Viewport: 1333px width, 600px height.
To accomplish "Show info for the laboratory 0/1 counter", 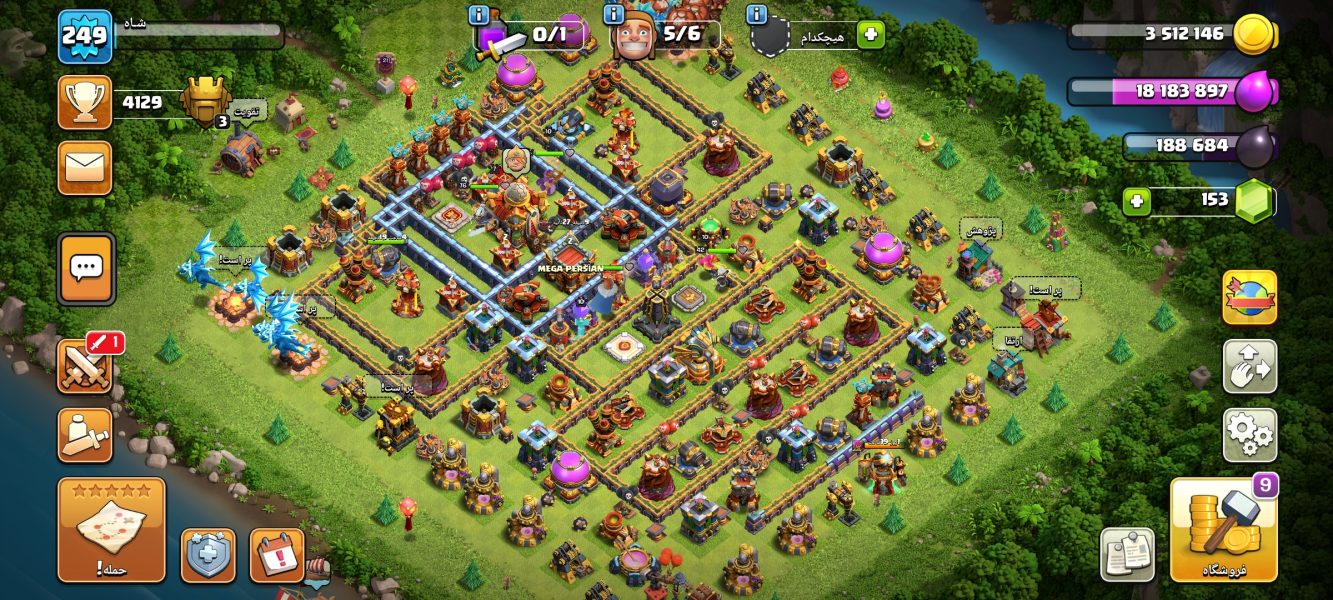I will [479, 15].
